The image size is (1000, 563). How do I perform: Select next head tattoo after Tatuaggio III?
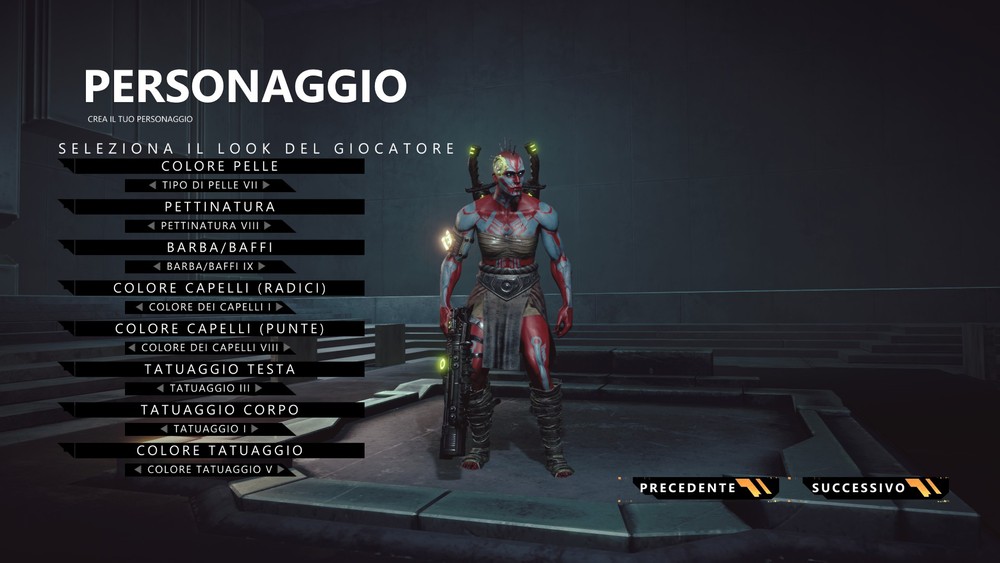coord(258,388)
